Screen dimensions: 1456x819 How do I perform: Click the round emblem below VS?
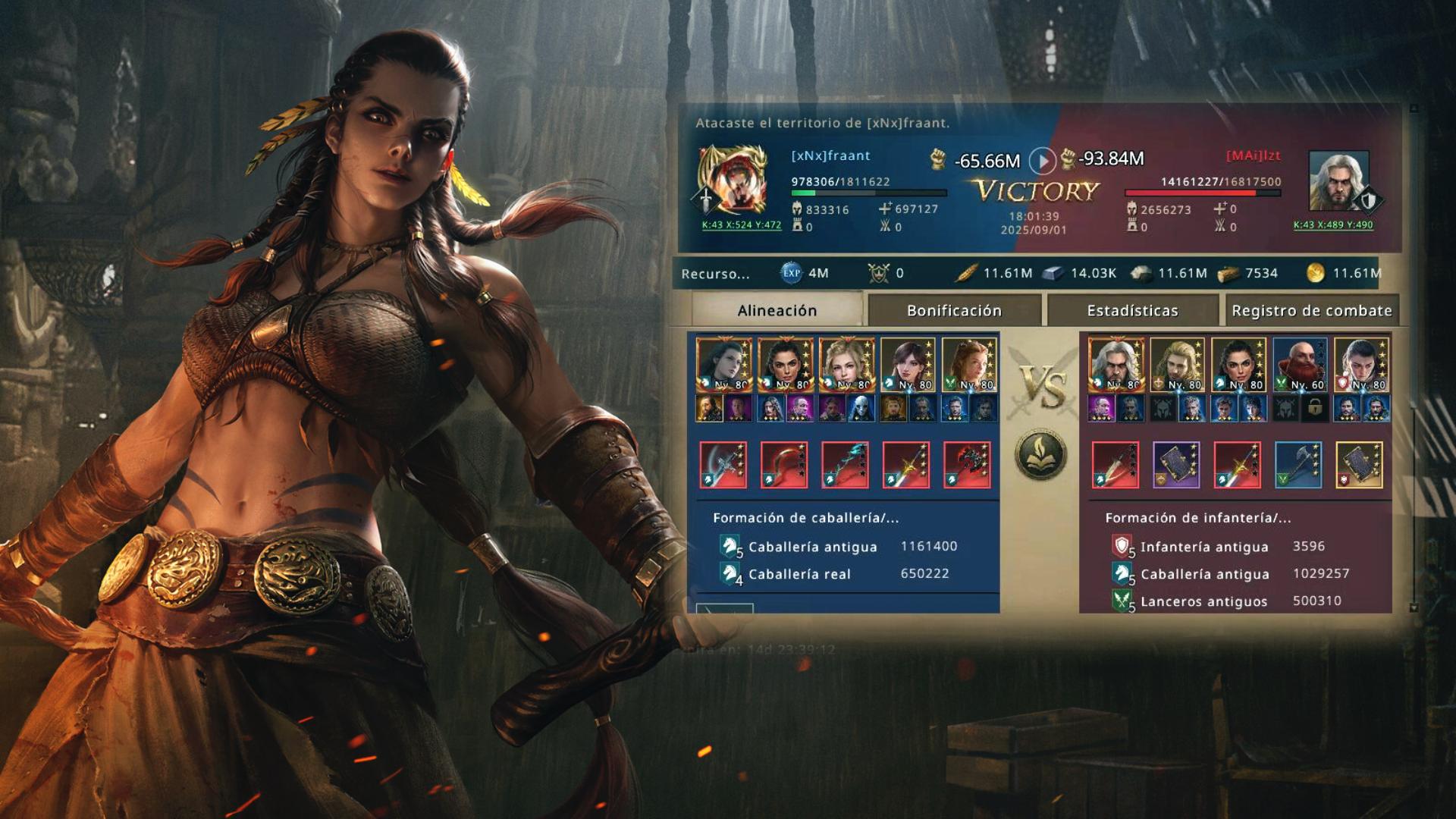pos(1041,455)
